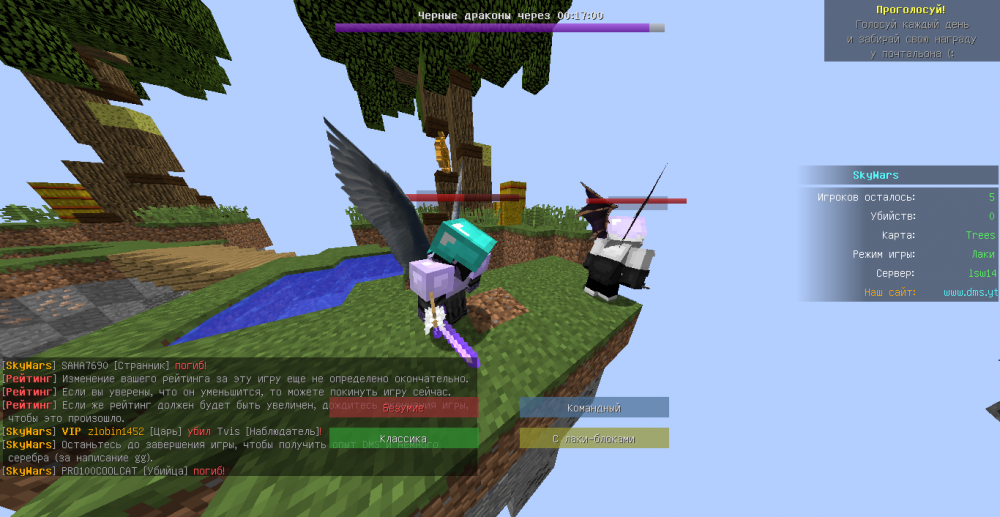This screenshot has height=517, width=1000.
Task: Click the www.dms.yt site link
Action: (x=969, y=292)
